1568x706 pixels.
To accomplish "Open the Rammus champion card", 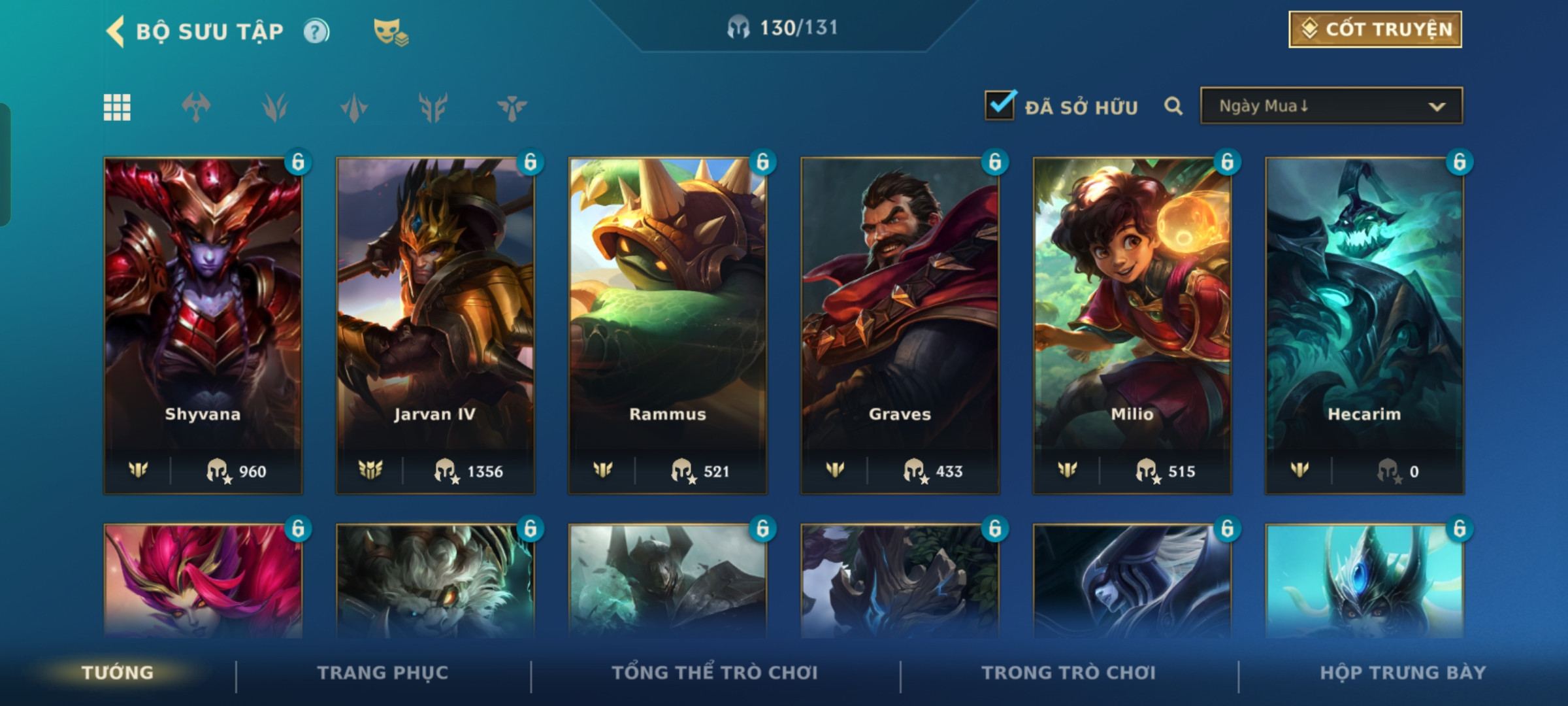I will (x=668, y=325).
